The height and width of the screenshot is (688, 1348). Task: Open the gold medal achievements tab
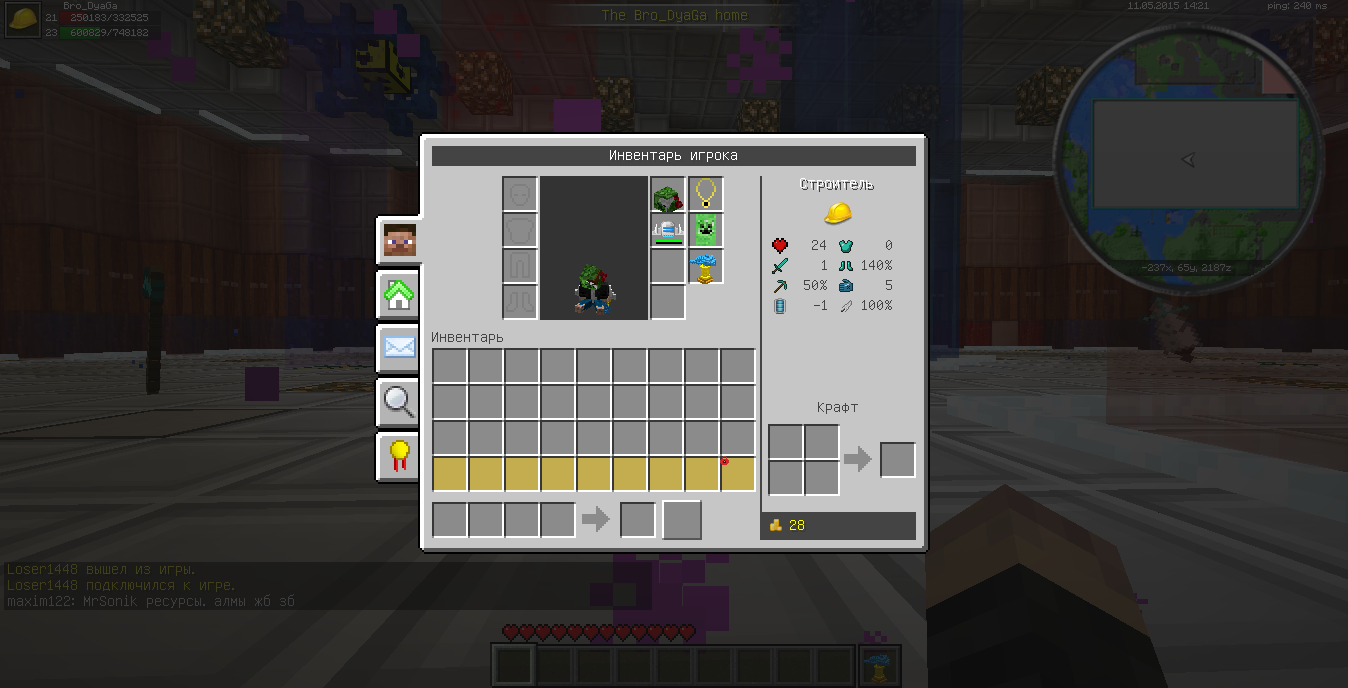click(x=399, y=456)
